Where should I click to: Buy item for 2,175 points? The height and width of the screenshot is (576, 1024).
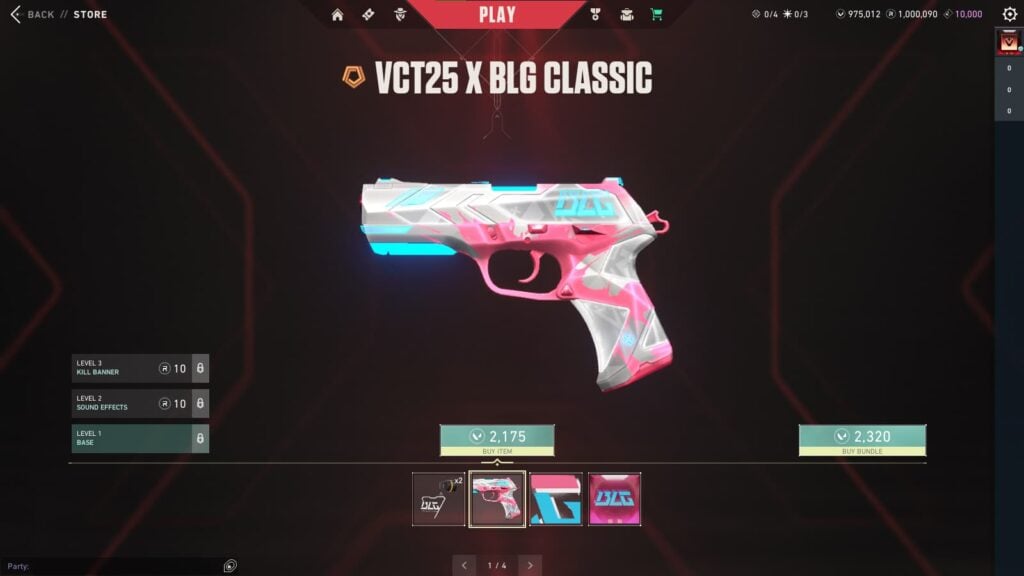coord(497,439)
